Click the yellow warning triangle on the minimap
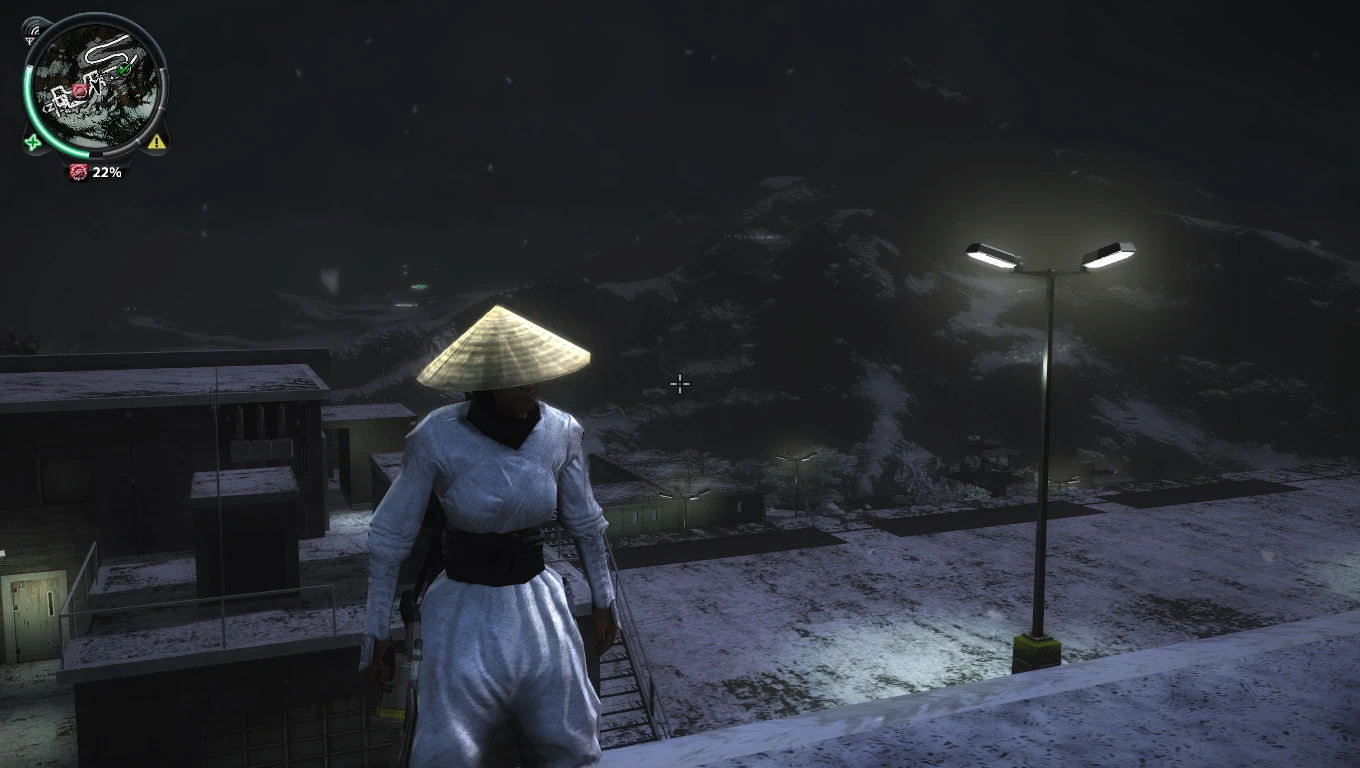The image size is (1360, 768). (156, 142)
